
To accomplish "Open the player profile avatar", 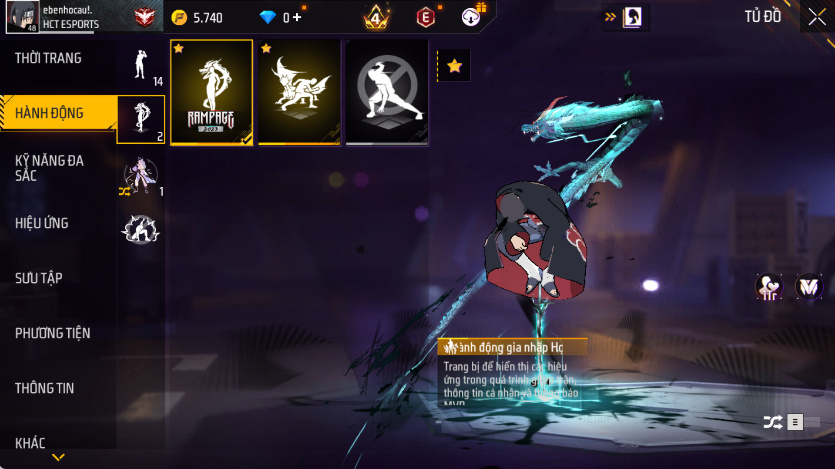I will pyautogui.click(x=22, y=16).
